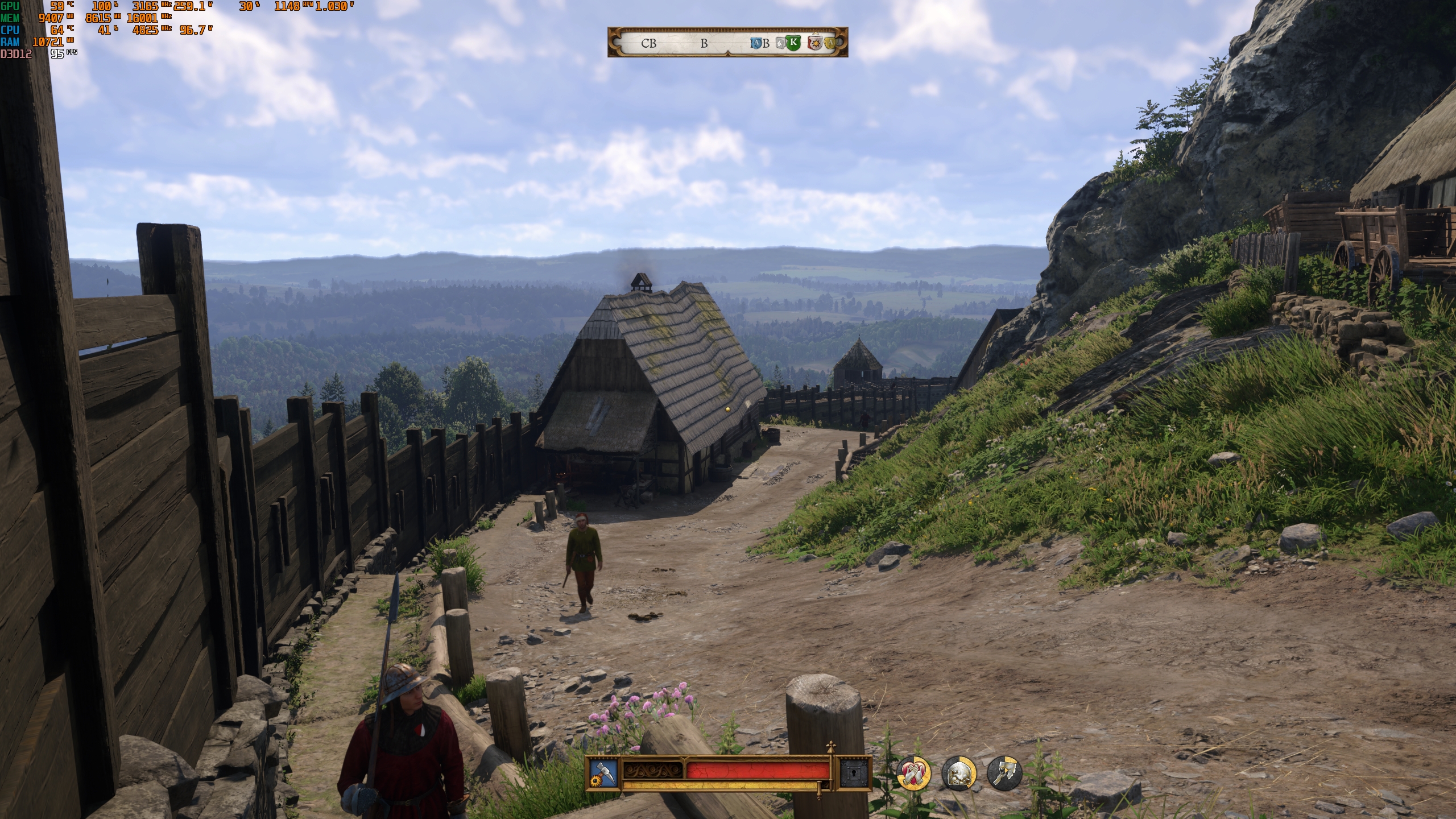Pick the red sun shield compass marker
This screenshot has height=819, width=1456.
[815, 43]
